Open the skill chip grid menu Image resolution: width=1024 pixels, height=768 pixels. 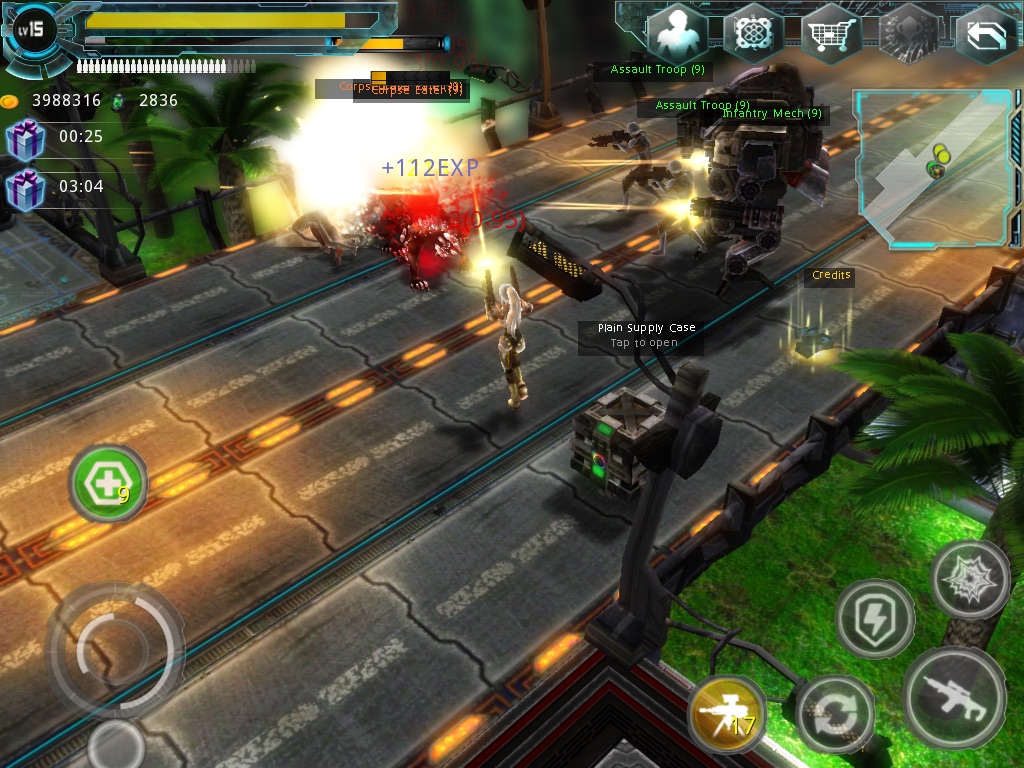(753, 33)
